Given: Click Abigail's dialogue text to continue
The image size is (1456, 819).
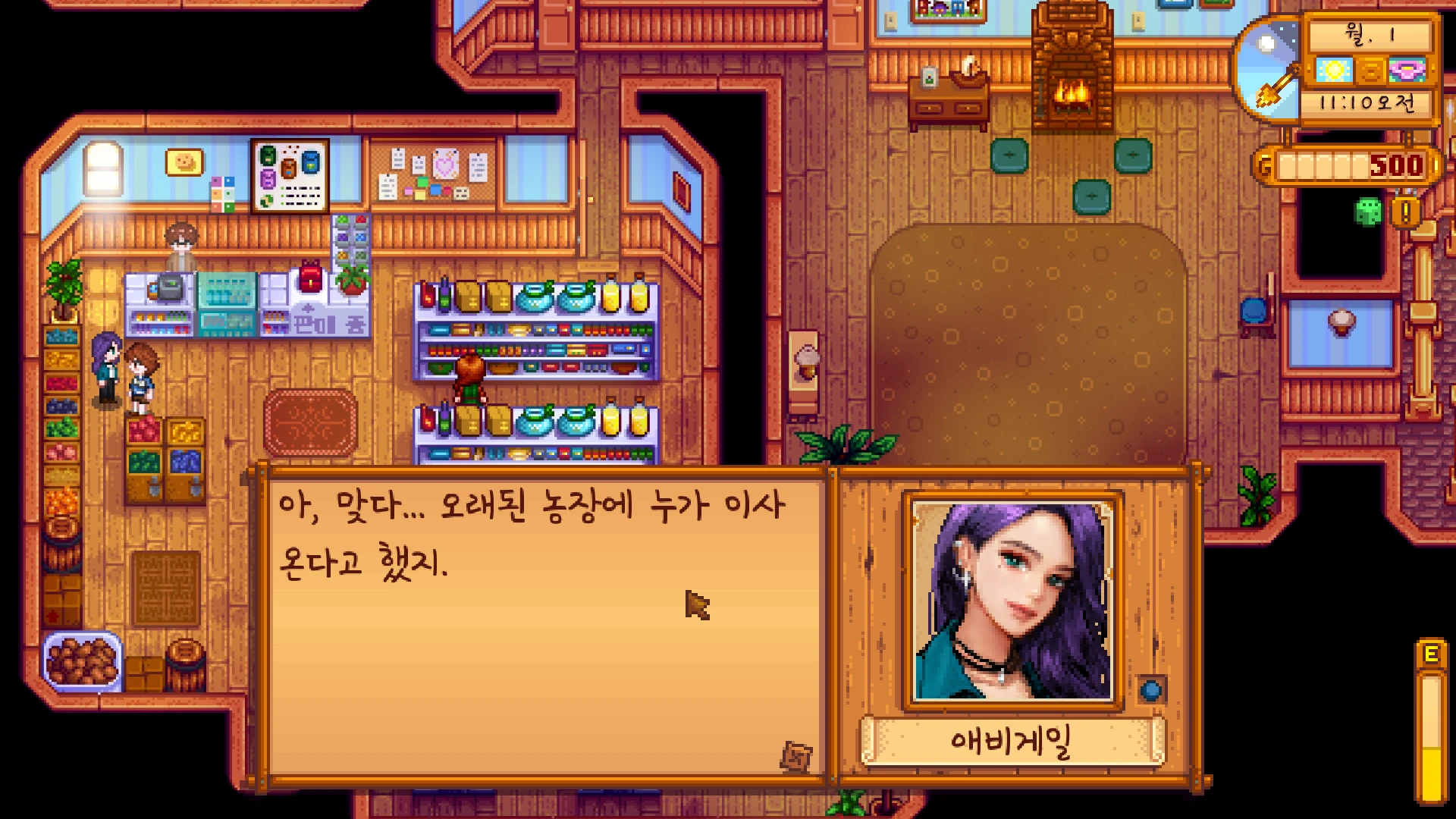Looking at the screenshot, I should 531,535.
